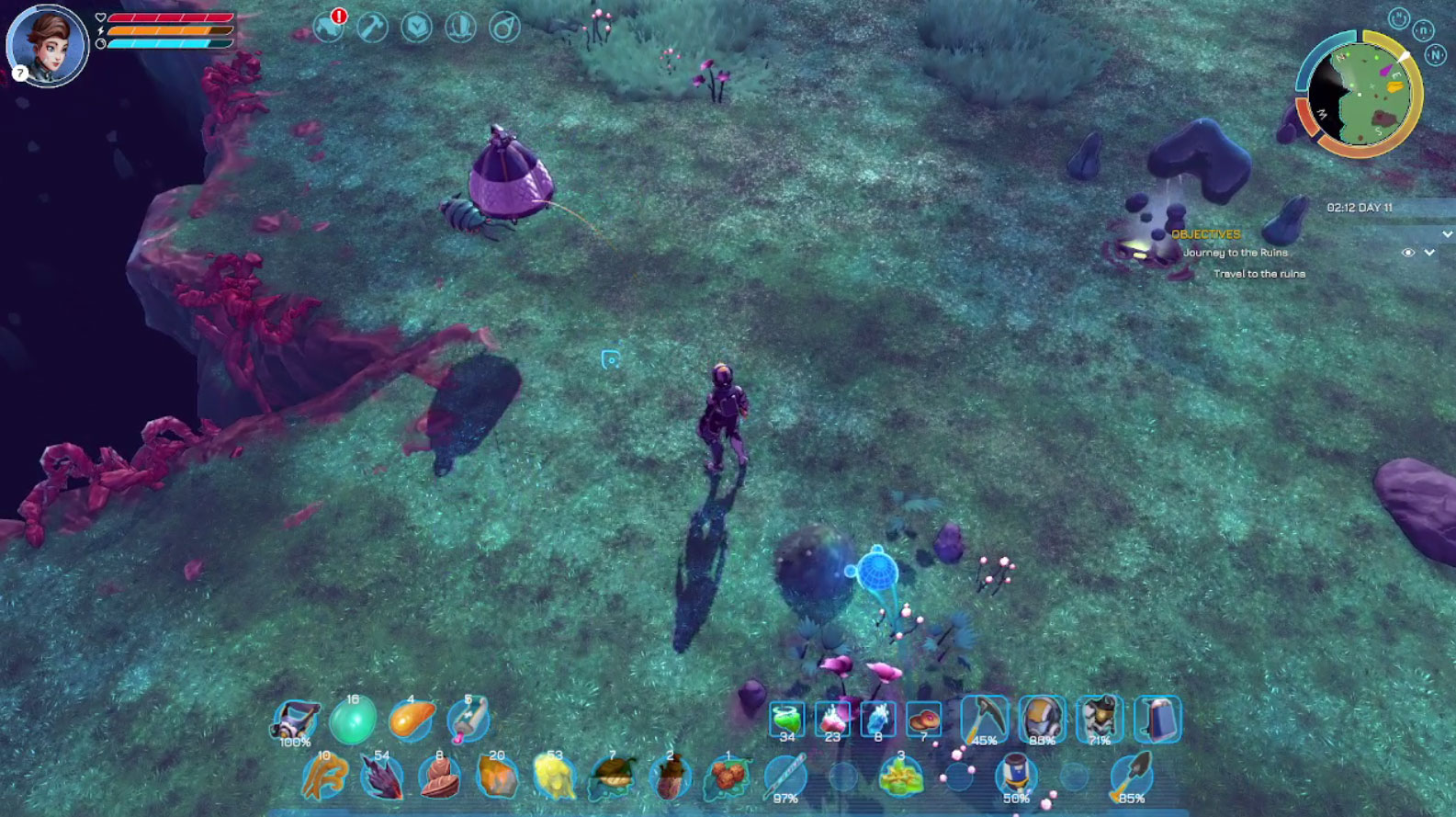Image resolution: width=1456 pixels, height=817 pixels.
Task: Select the purple spiky leaf stack of 54
Action: [381, 777]
